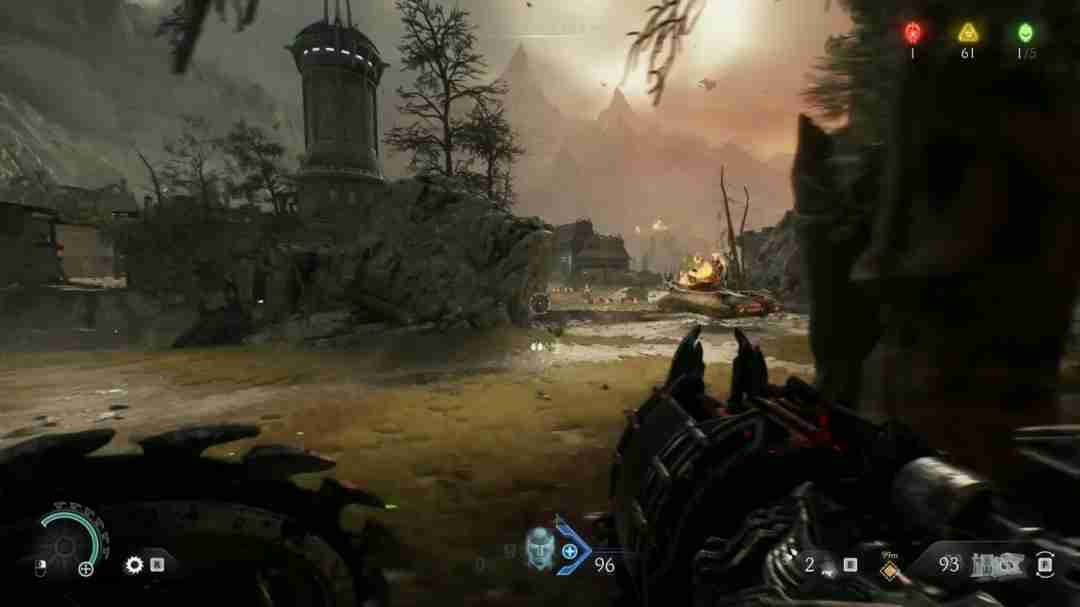The width and height of the screenshot is (1080, 607).
Task: Click the circular shield charge gauge
Action: (67, 544)
